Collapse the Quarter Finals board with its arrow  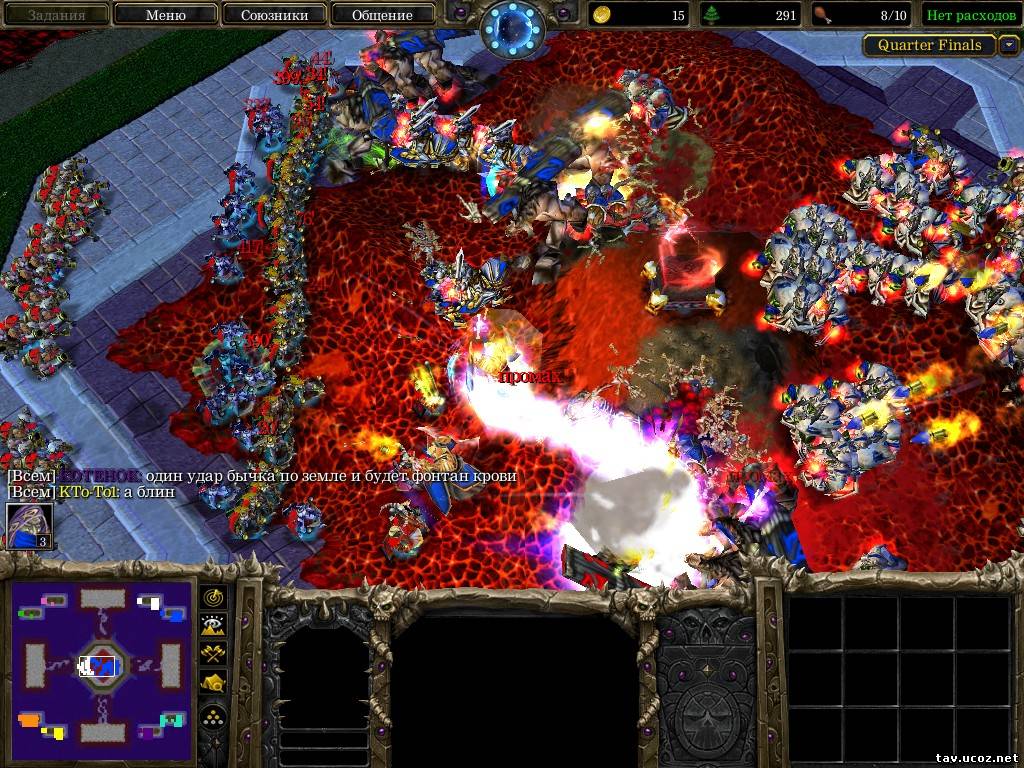(1009, 45)
